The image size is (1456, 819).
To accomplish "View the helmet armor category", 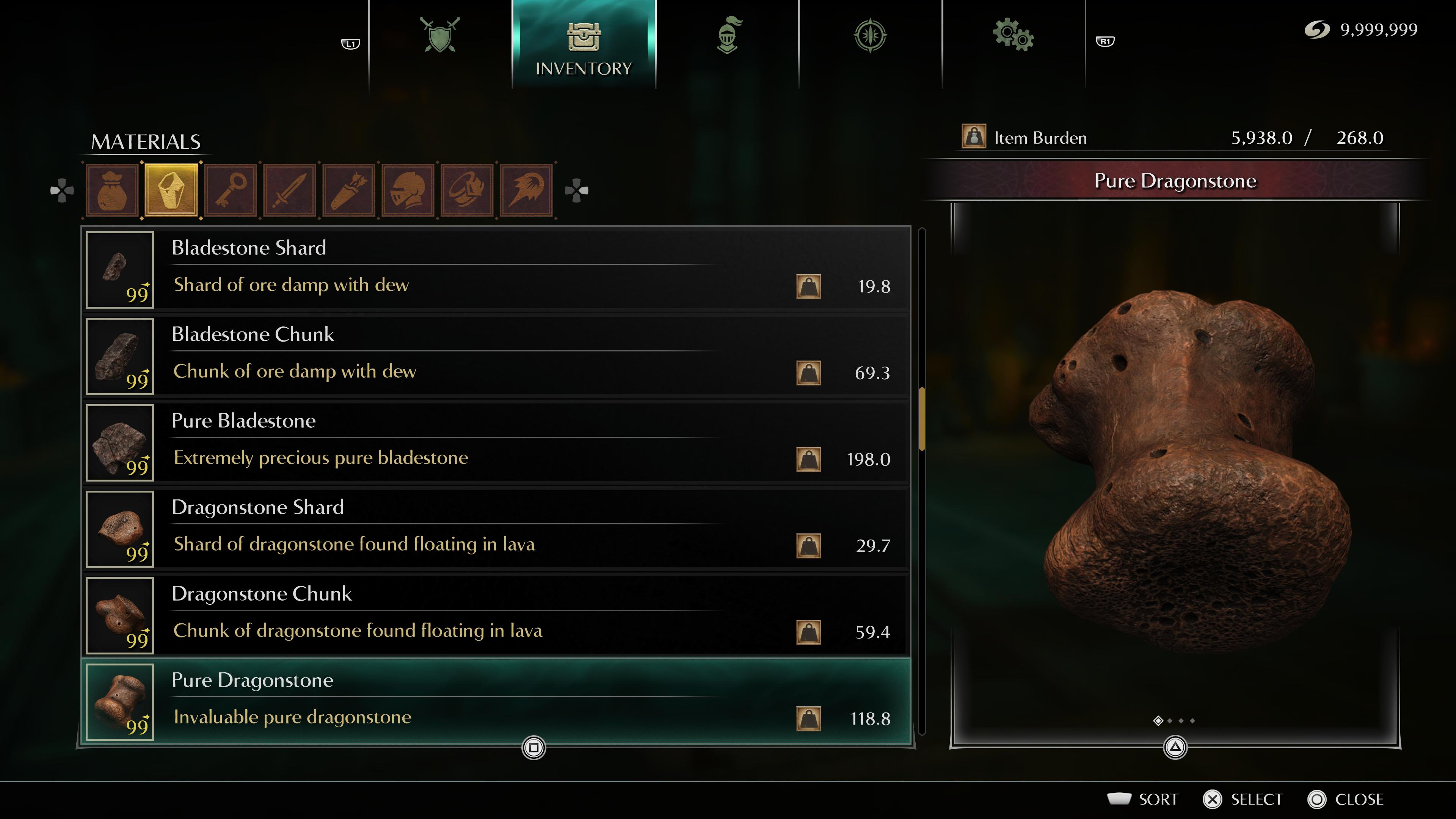I will (x=408, y=190).
